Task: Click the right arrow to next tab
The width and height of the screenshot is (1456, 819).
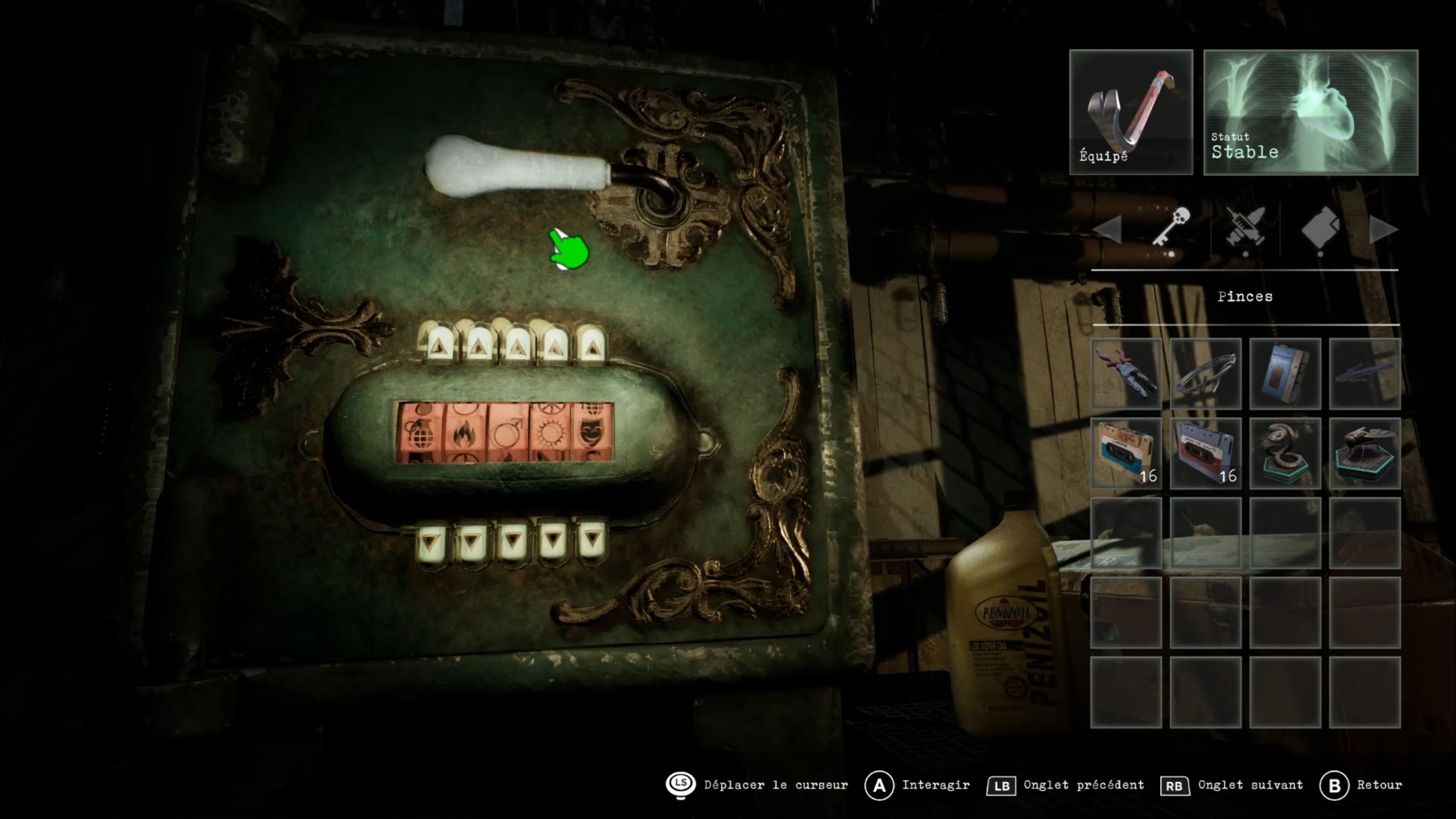Action: pyautogui.click(x=1383, y=230)
